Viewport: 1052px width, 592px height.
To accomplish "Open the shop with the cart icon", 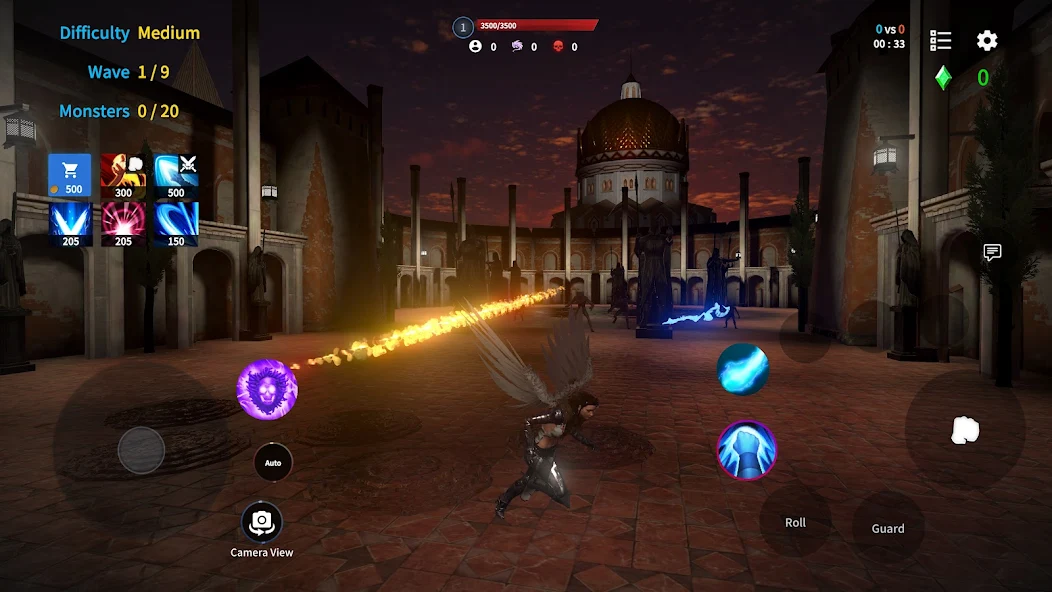I will click(x=70, y=175).
